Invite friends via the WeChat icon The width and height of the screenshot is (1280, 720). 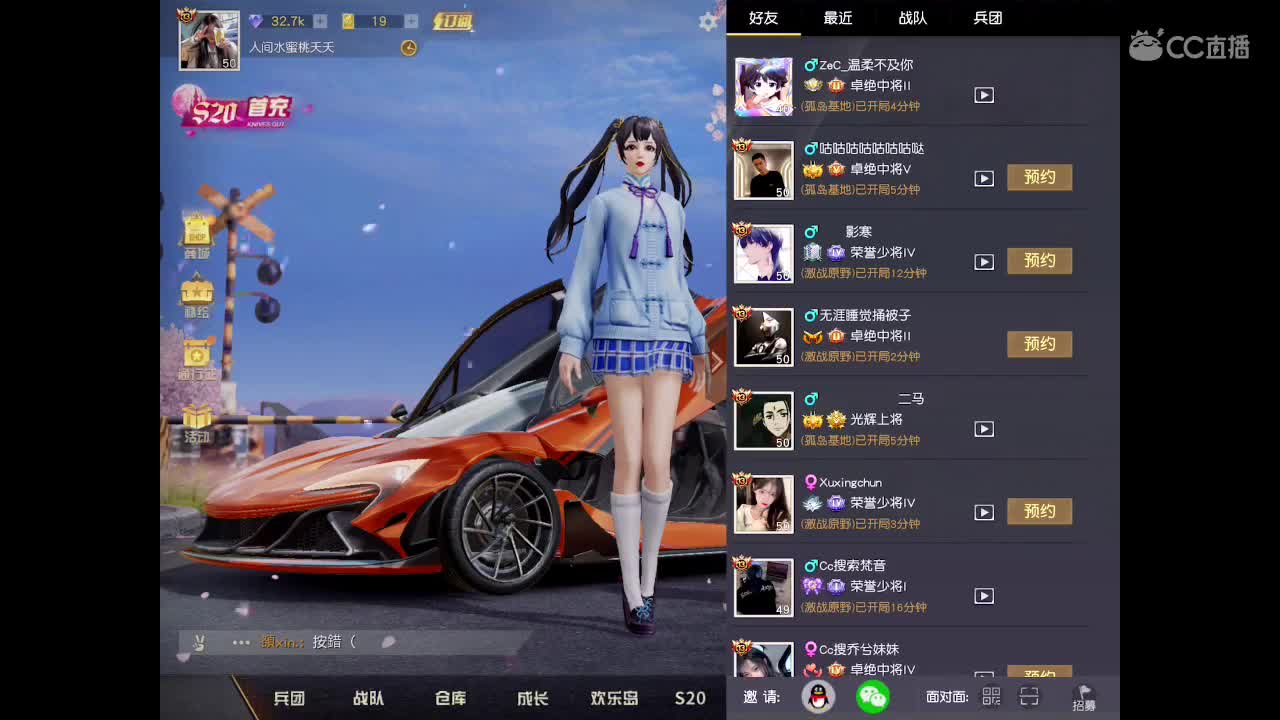click(x=874, y=694)
